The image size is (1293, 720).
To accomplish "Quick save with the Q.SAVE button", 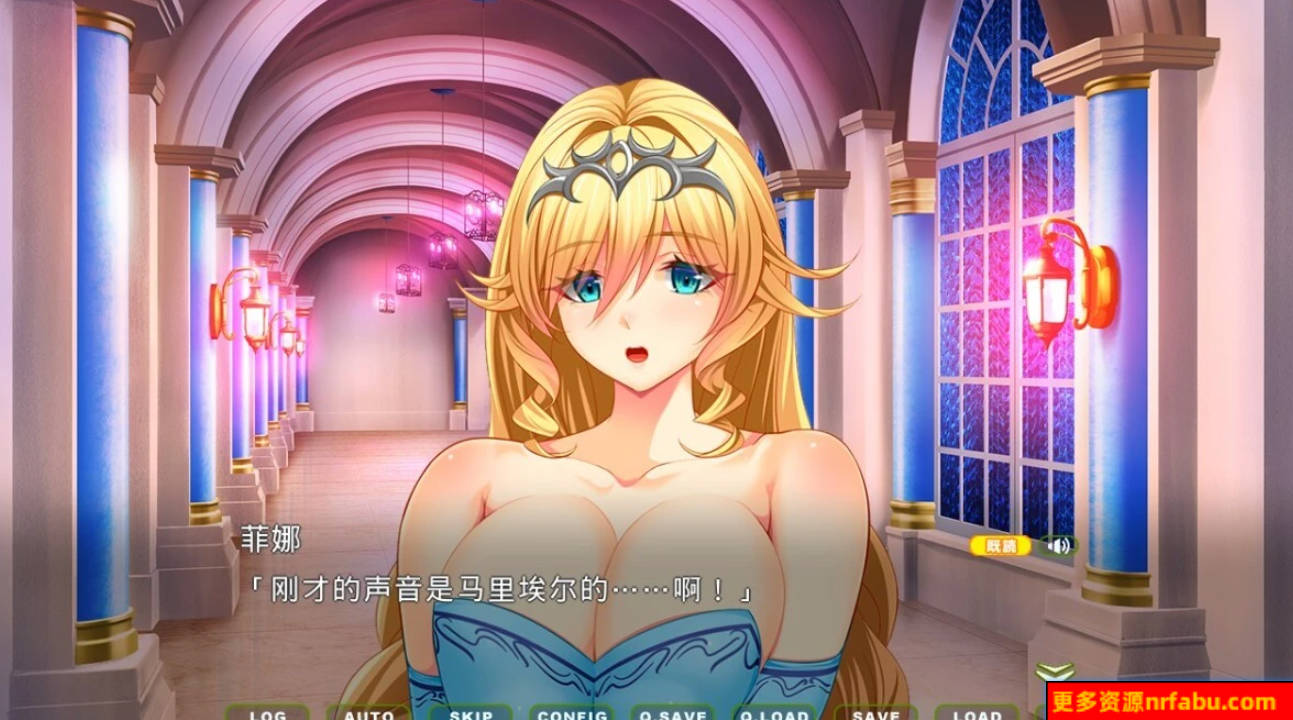I will (675, 714).
